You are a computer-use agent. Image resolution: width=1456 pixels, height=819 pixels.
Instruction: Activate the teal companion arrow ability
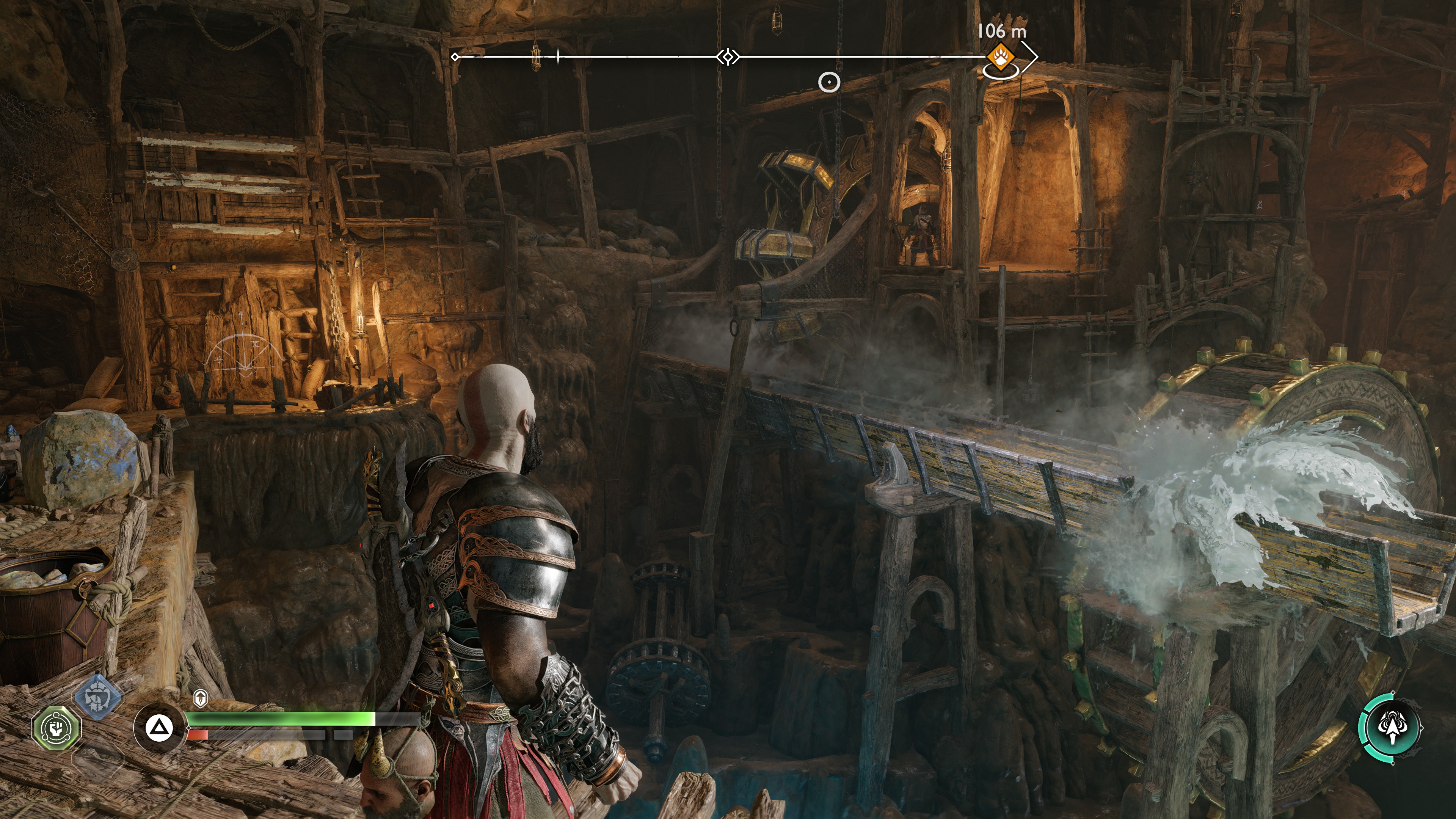[1392, 728]
